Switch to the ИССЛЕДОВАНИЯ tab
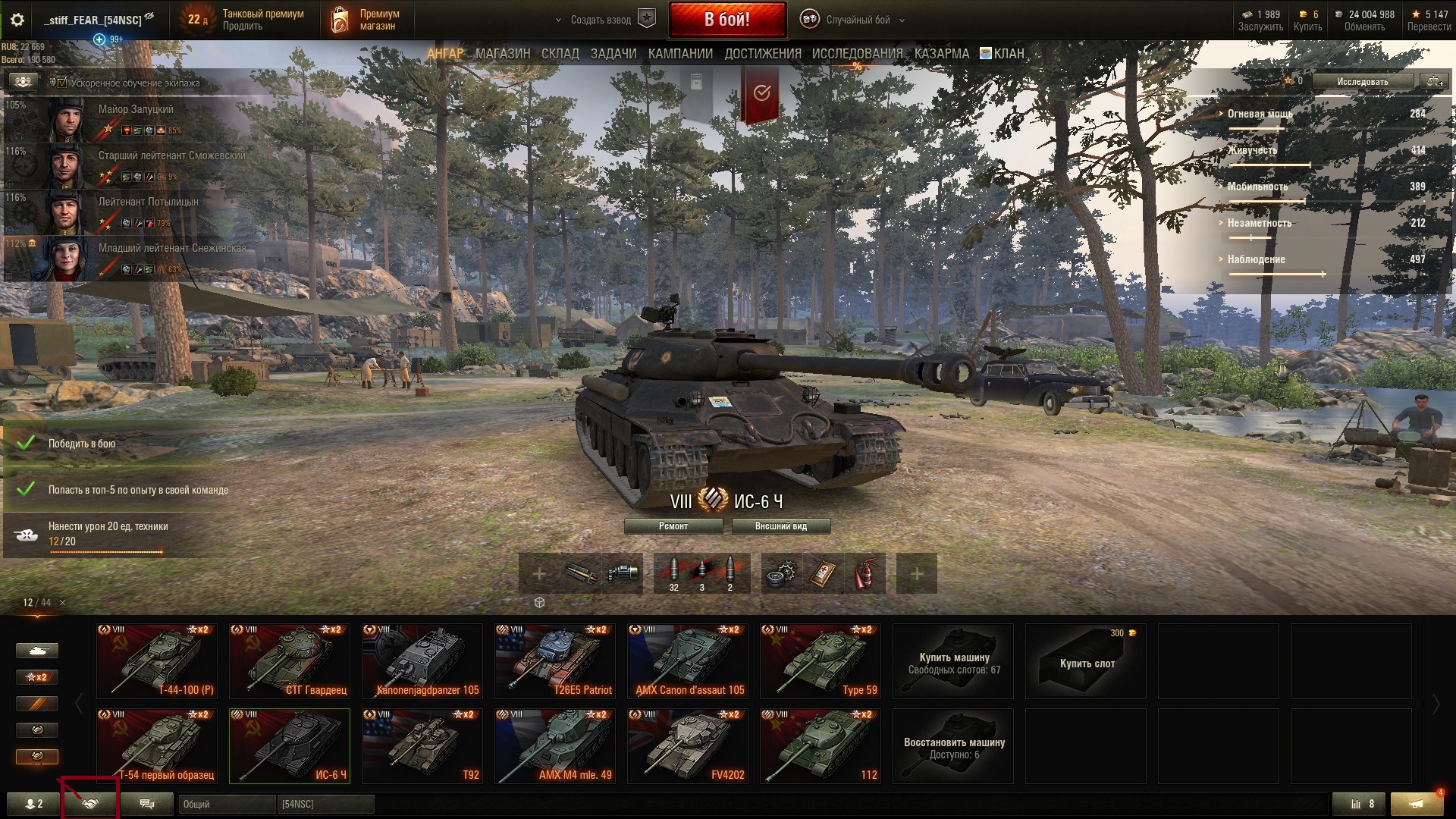The height and width of the screenshot is (819, 1456). (857, 54)
